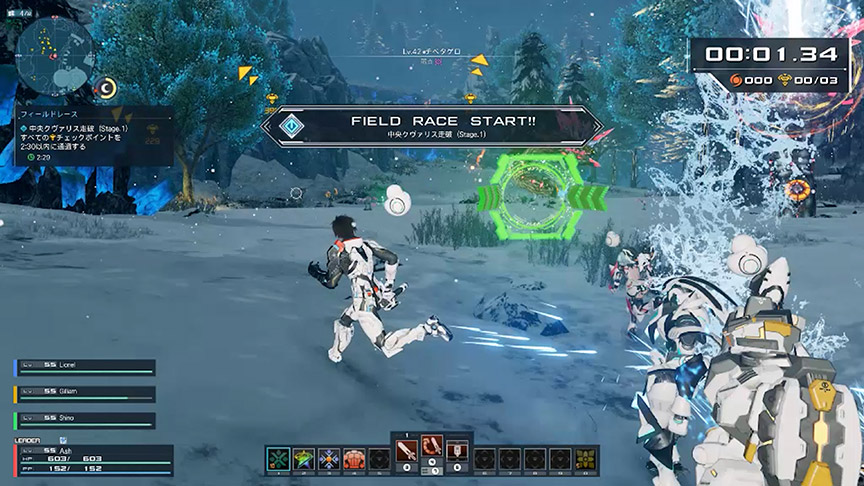Select party member Gilliam
864x486 pixels.
(84, 394)
